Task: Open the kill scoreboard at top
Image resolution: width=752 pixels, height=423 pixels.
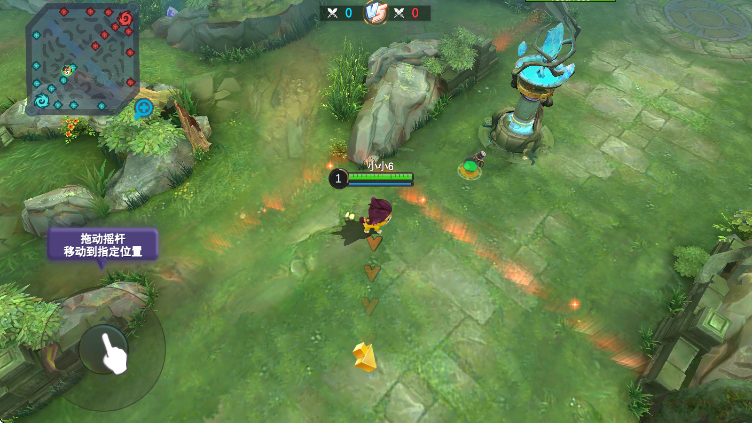Action: tap(375, 13)
